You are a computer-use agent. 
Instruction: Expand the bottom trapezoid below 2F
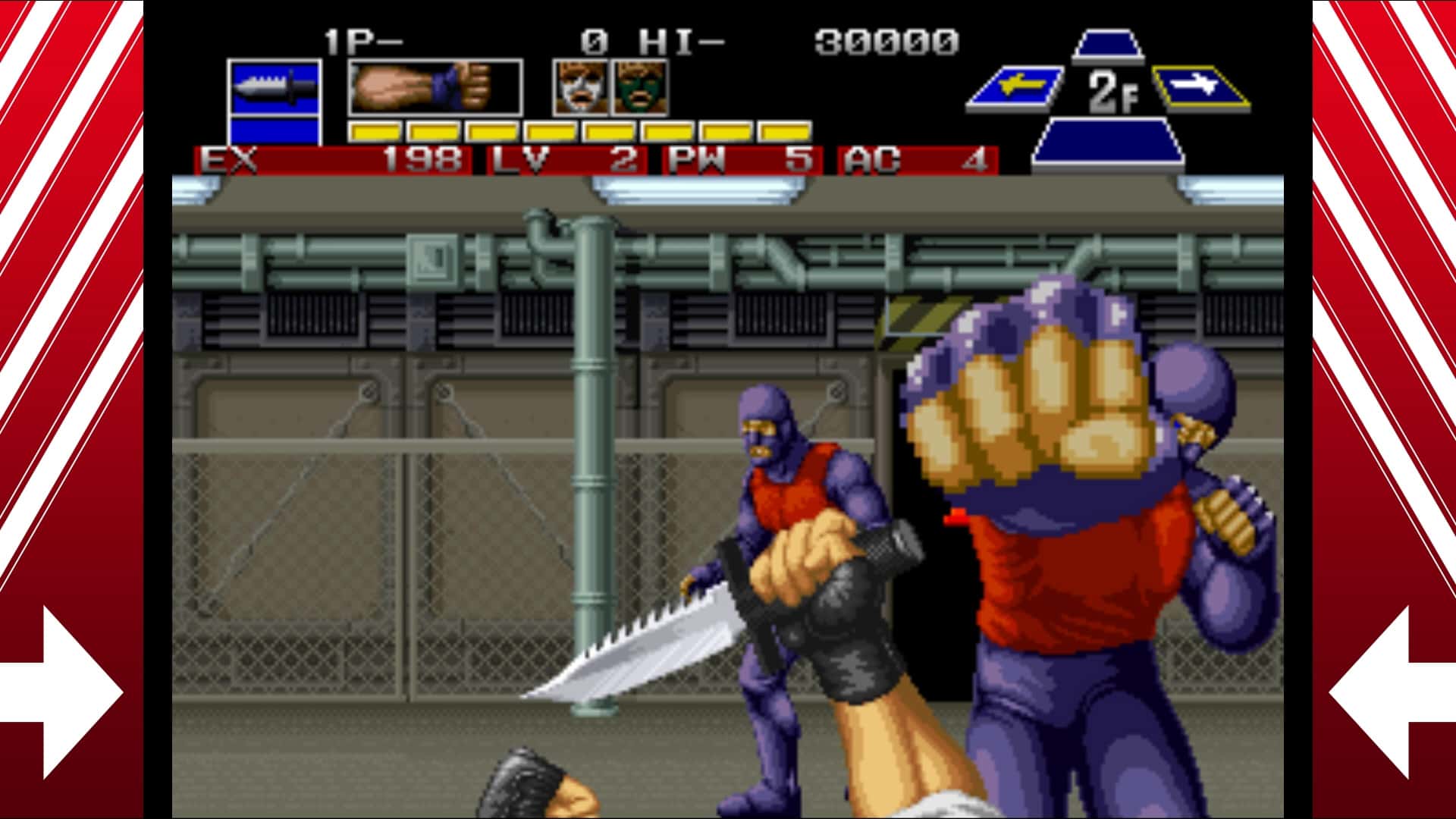(1107, 140)
